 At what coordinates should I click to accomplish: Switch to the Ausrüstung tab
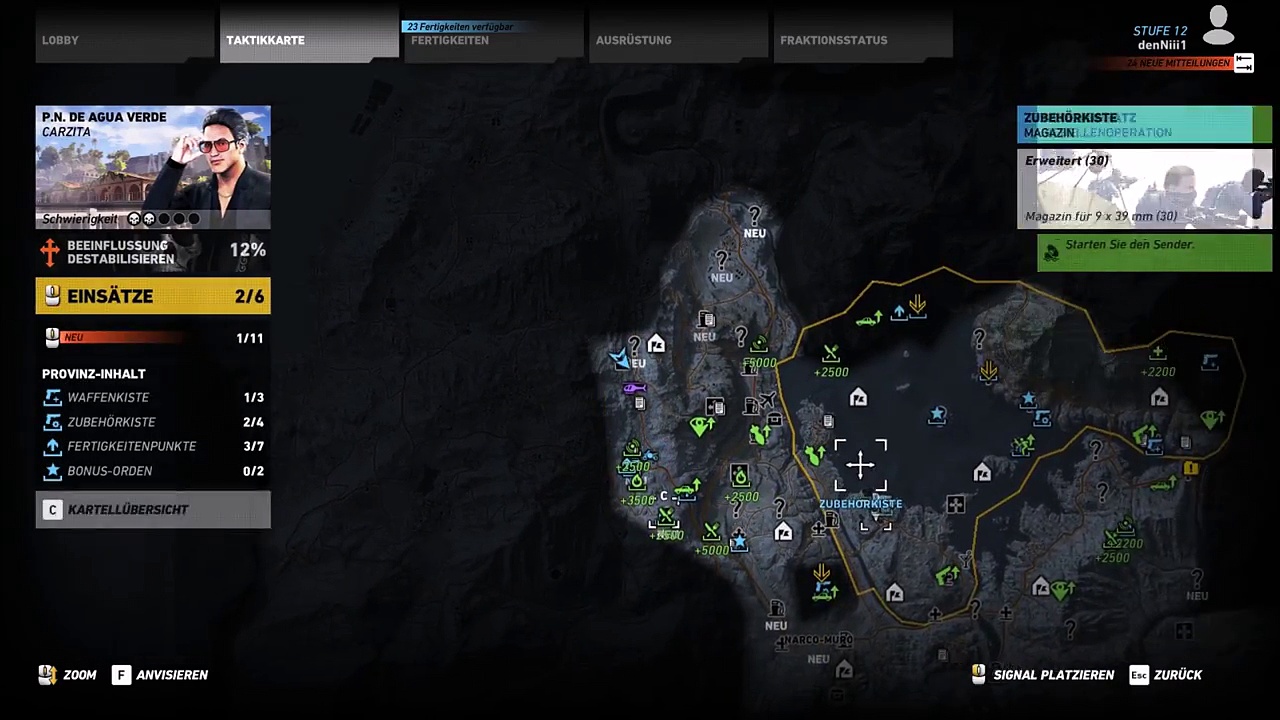(x=678, y=39)
